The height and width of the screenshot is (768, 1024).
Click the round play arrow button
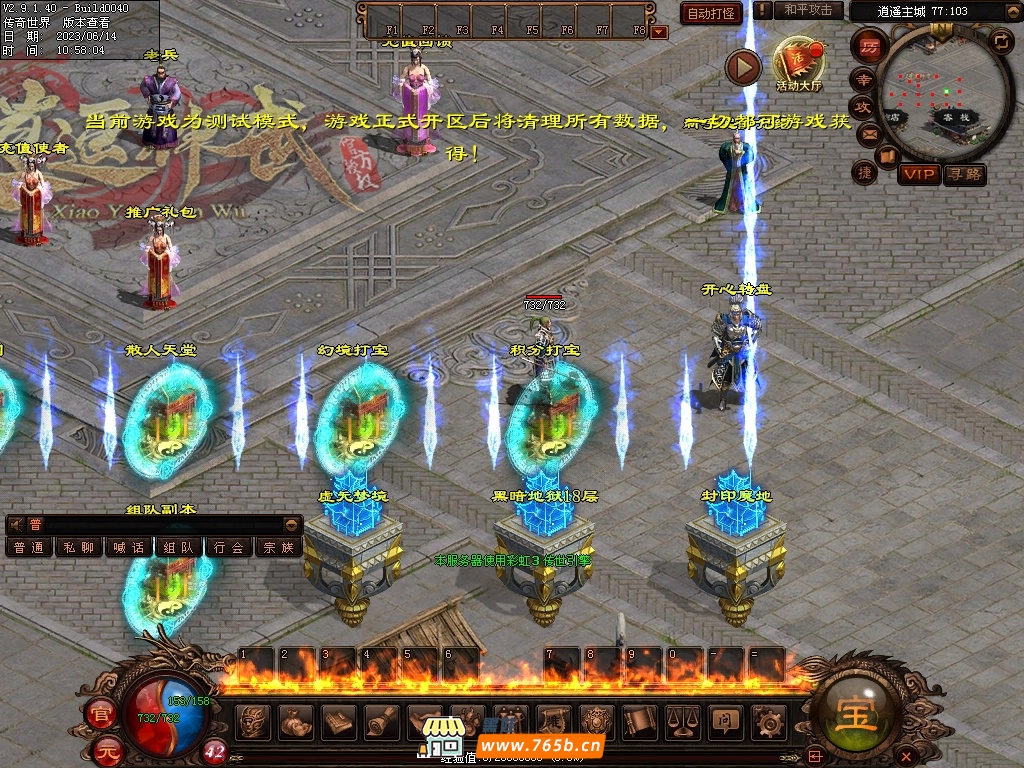pyautogui.click(x=743, y=67)
